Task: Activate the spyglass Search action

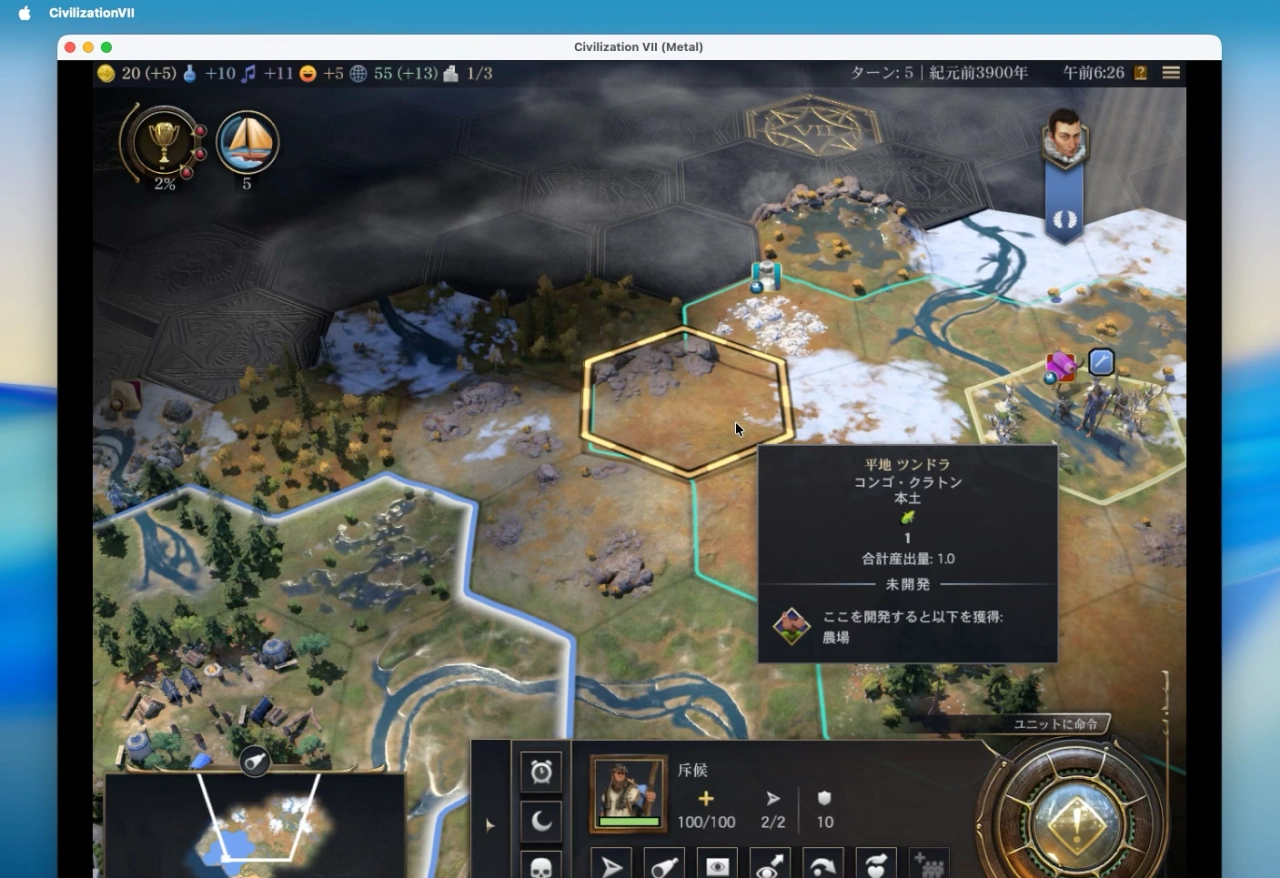Action: click(664, 865)
